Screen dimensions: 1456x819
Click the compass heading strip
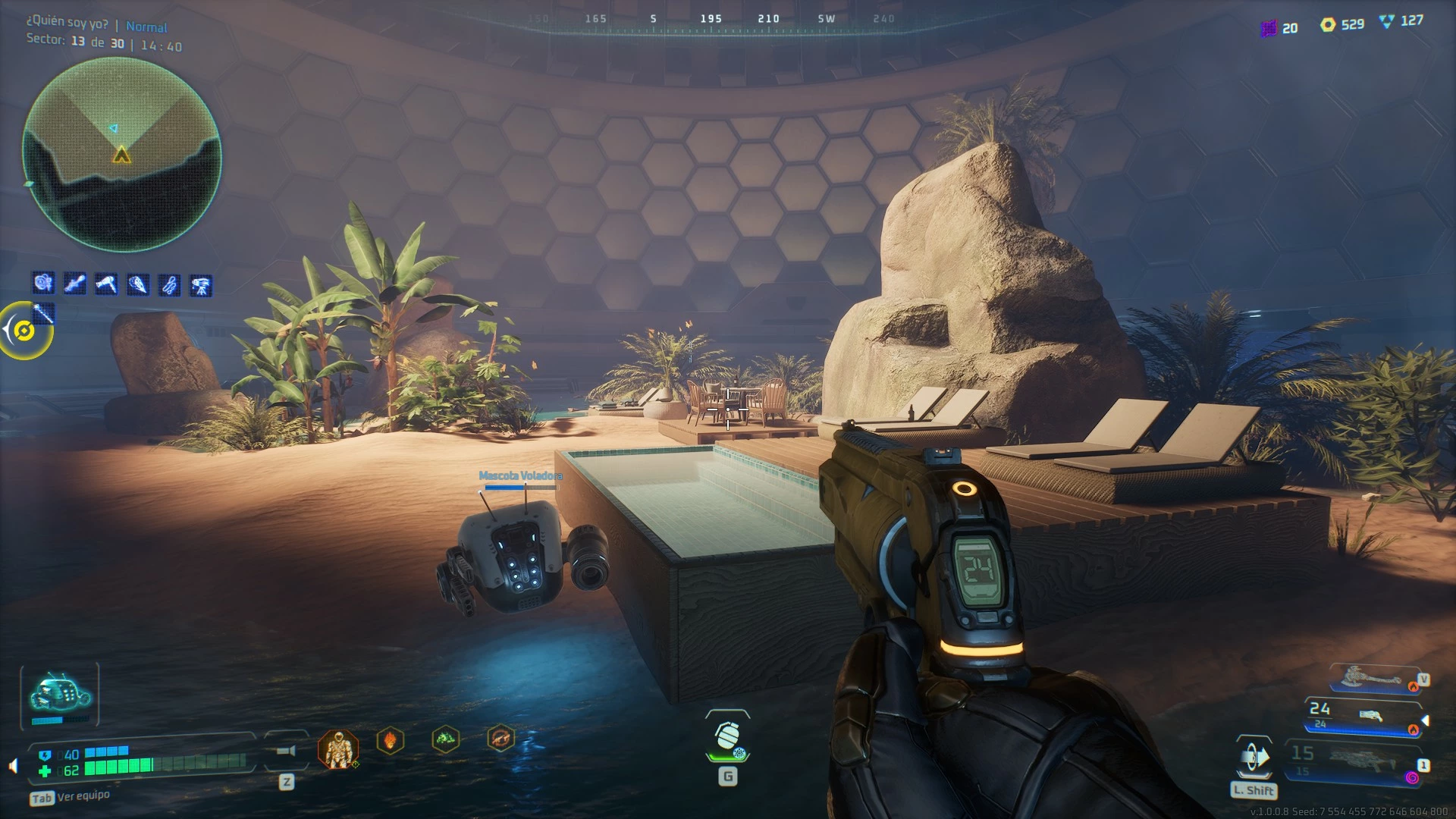tap(711, 20)
